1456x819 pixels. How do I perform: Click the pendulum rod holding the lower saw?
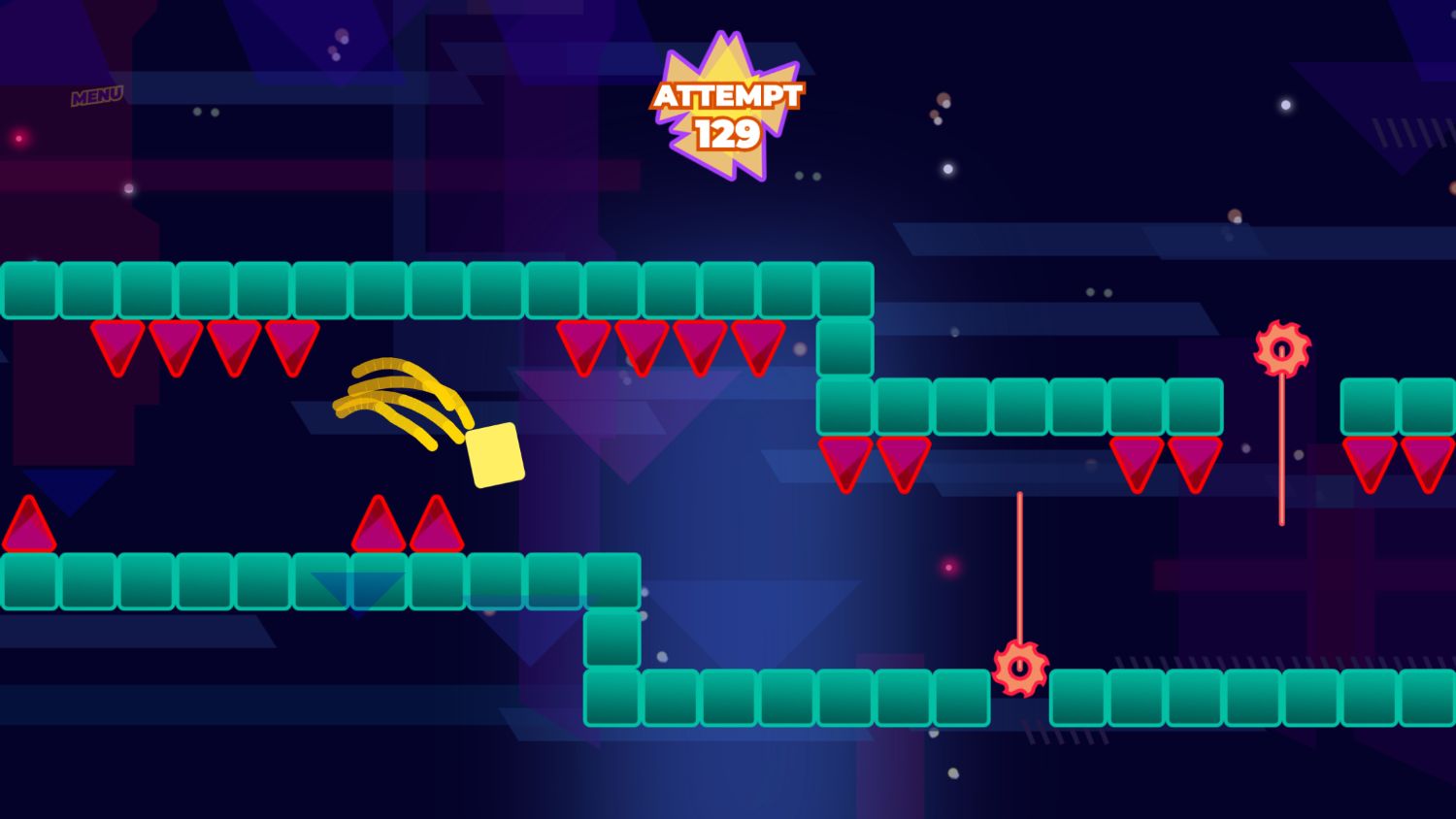pyautogui.click(x=1019, y=568)
